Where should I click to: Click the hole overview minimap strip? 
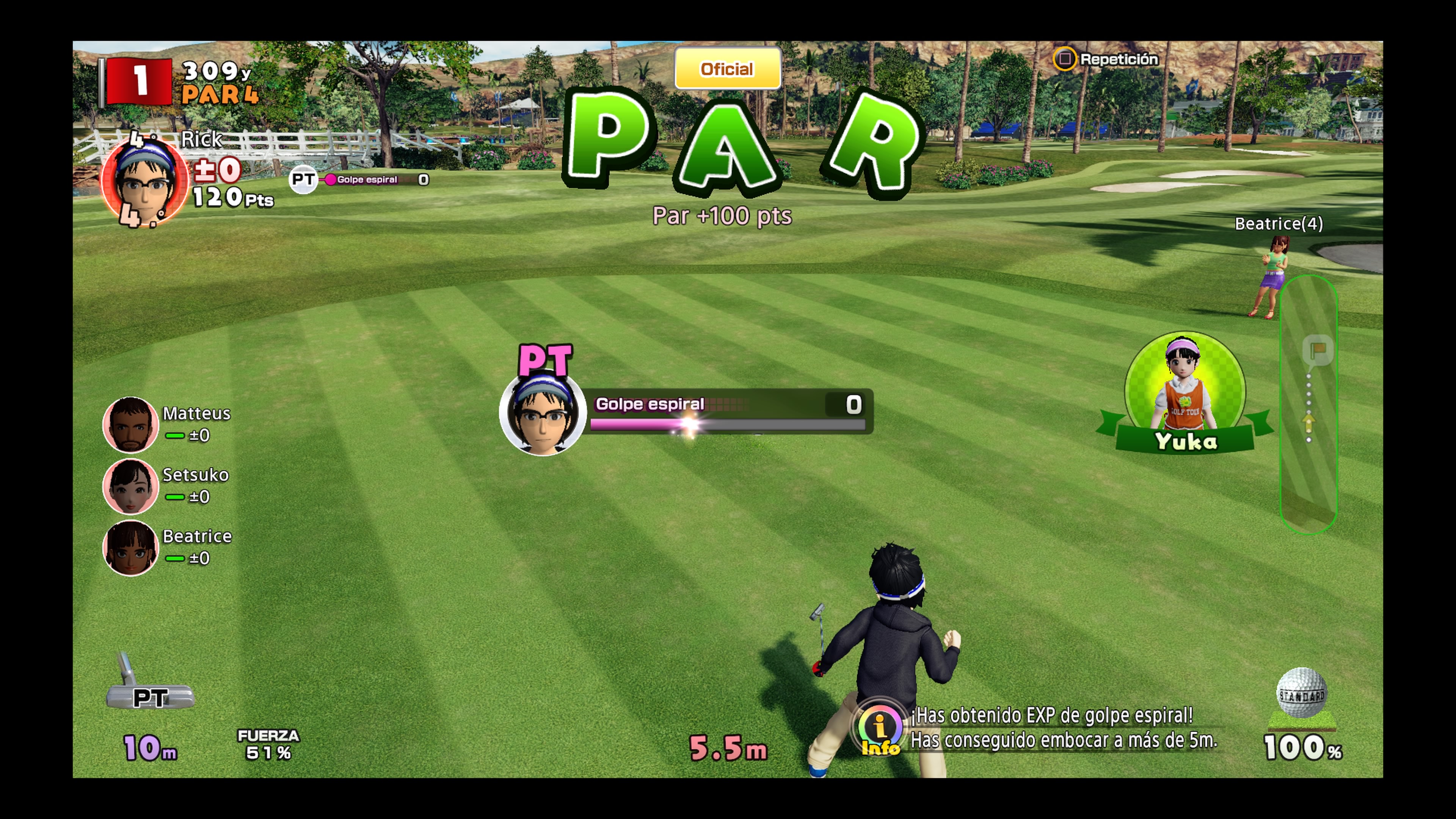point(1308,404)
